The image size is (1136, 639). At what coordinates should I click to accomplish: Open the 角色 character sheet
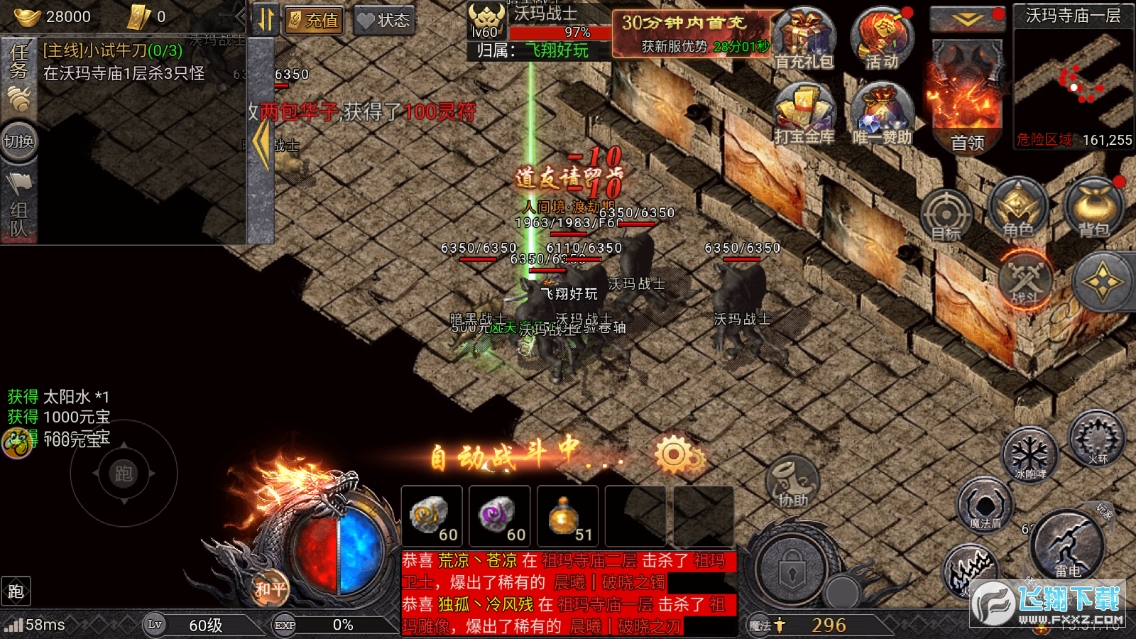click(1018, 208)
